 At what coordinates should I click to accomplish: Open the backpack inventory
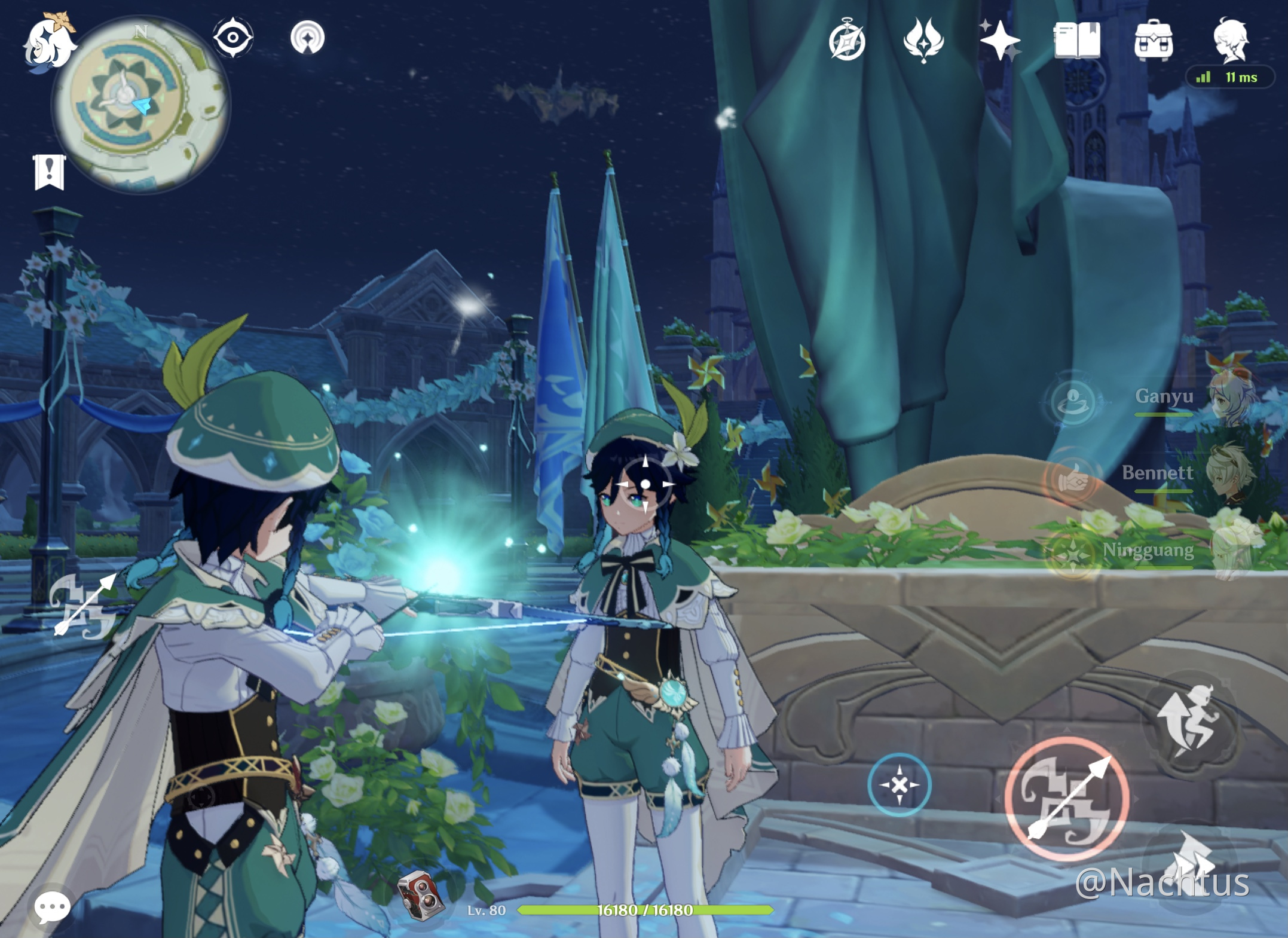coord(1153,41)
